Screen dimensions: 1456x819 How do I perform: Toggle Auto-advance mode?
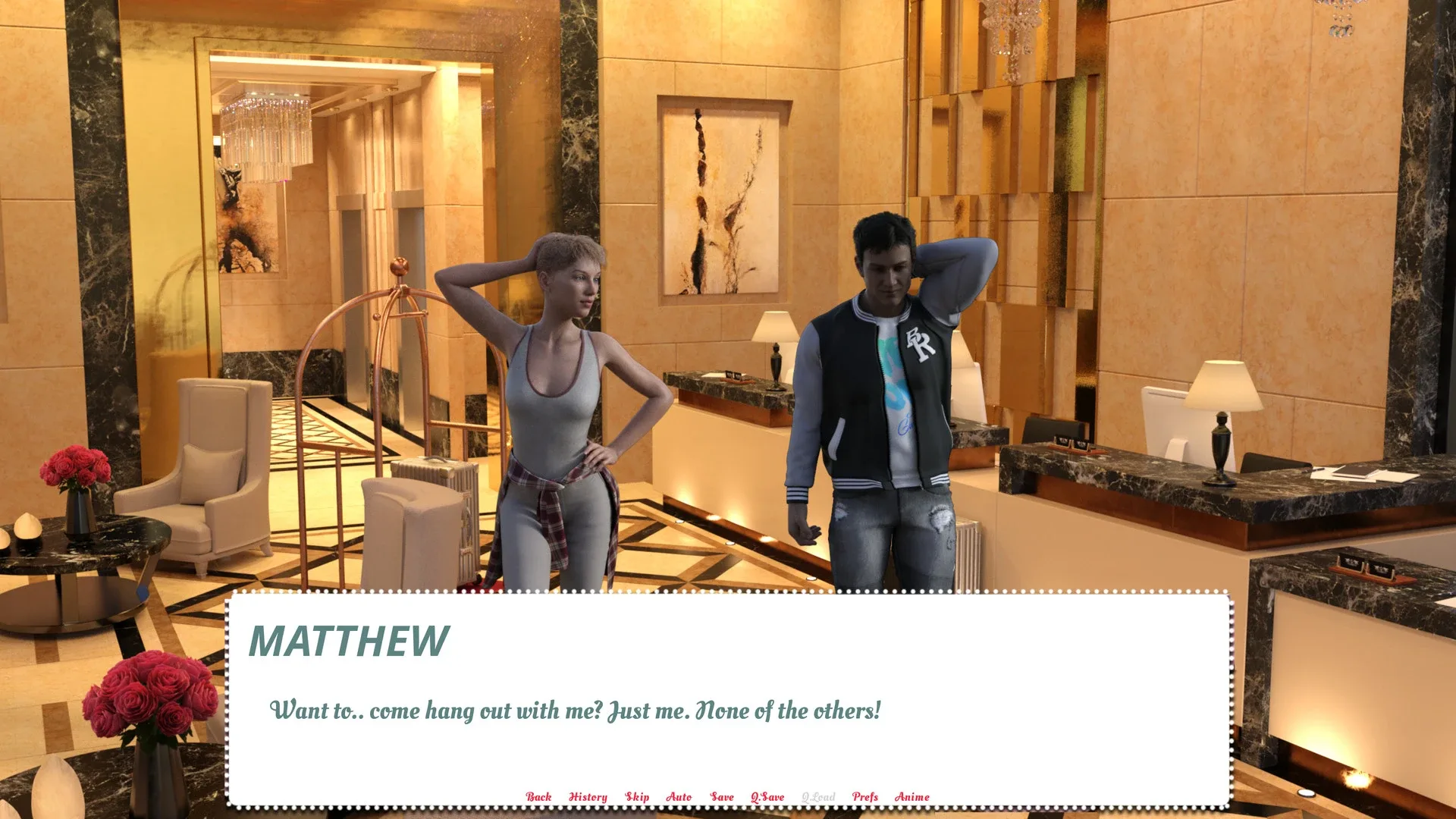(x=679, y=797)
